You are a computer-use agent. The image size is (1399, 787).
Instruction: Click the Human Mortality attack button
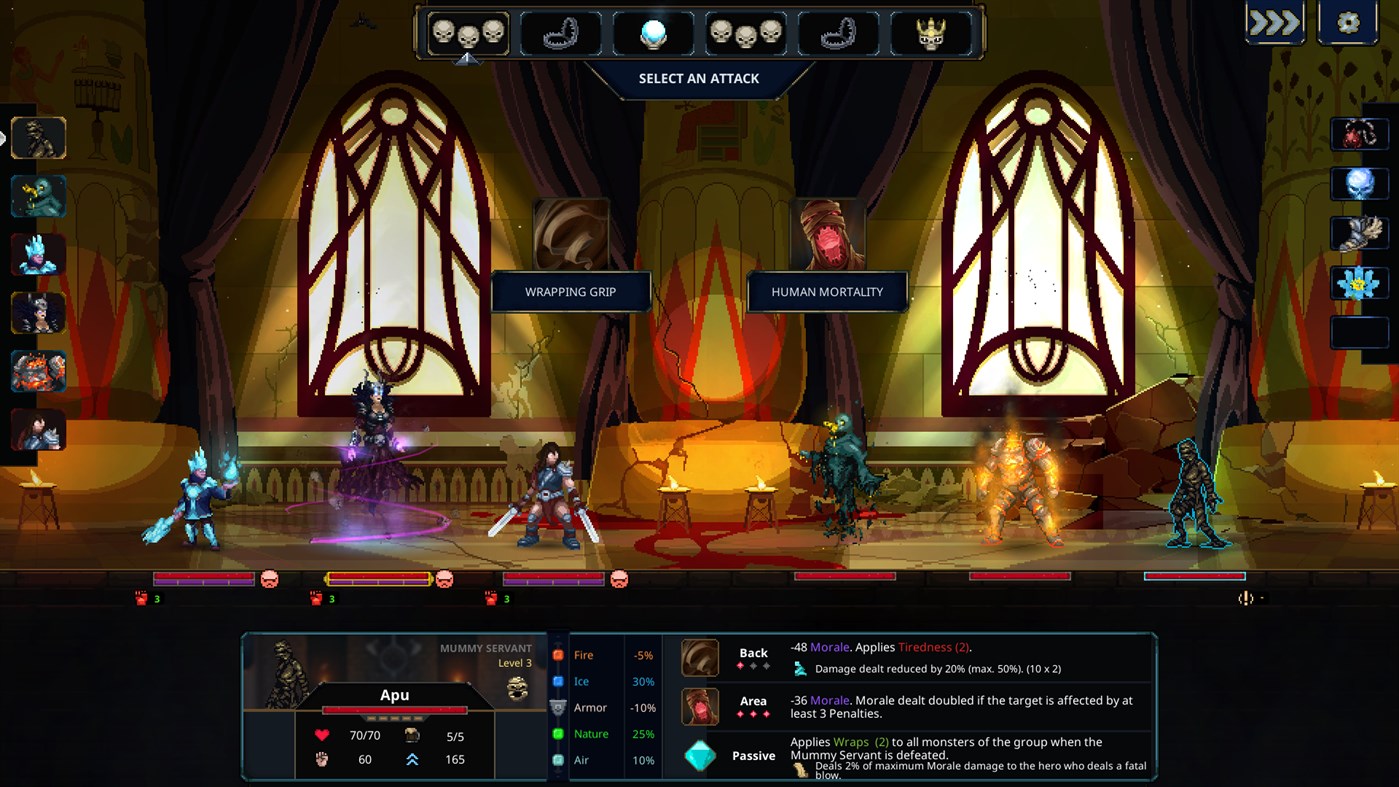click(826, 291)
